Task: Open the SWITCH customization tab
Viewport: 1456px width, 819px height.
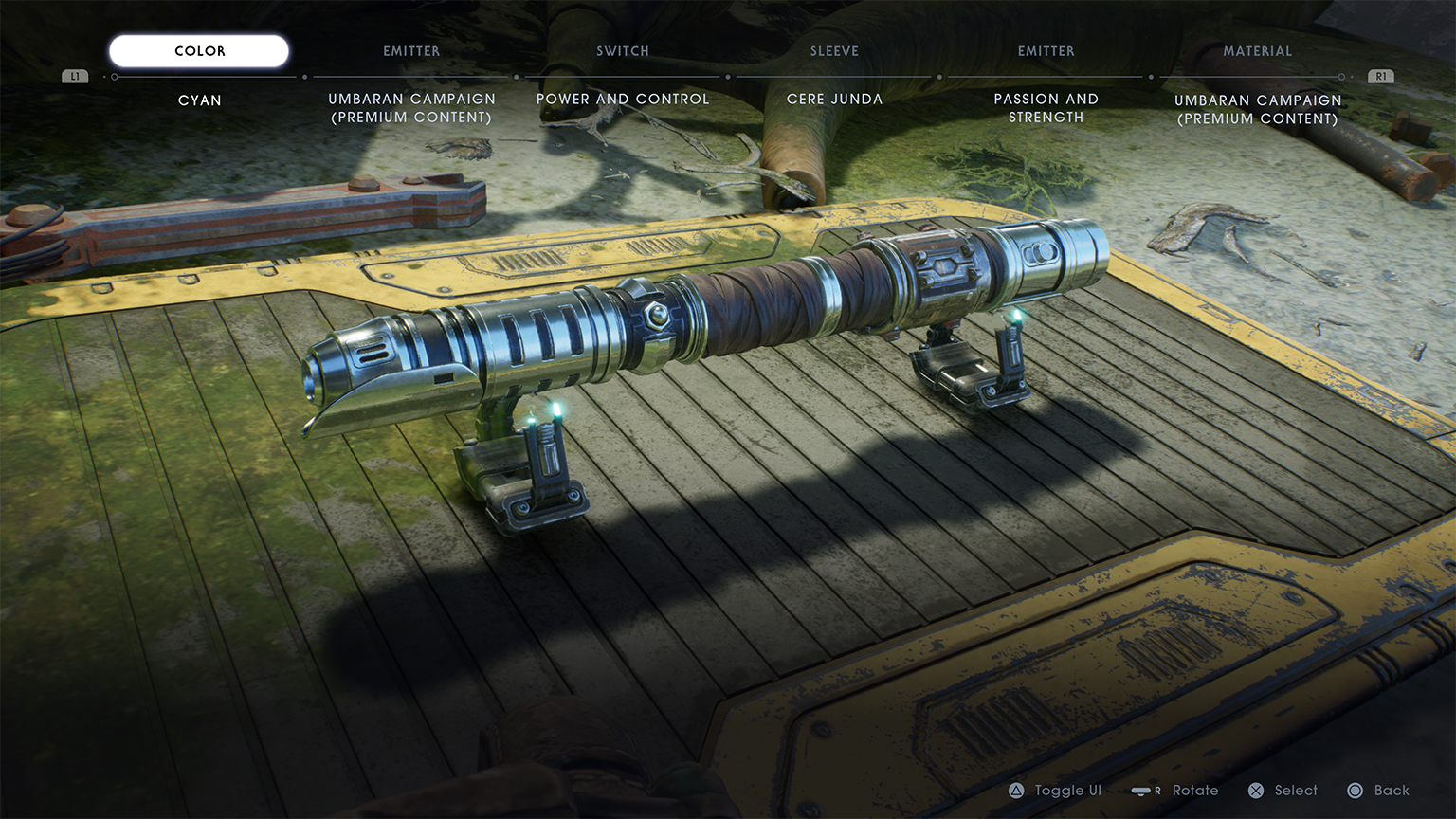Action: point(623,51)
